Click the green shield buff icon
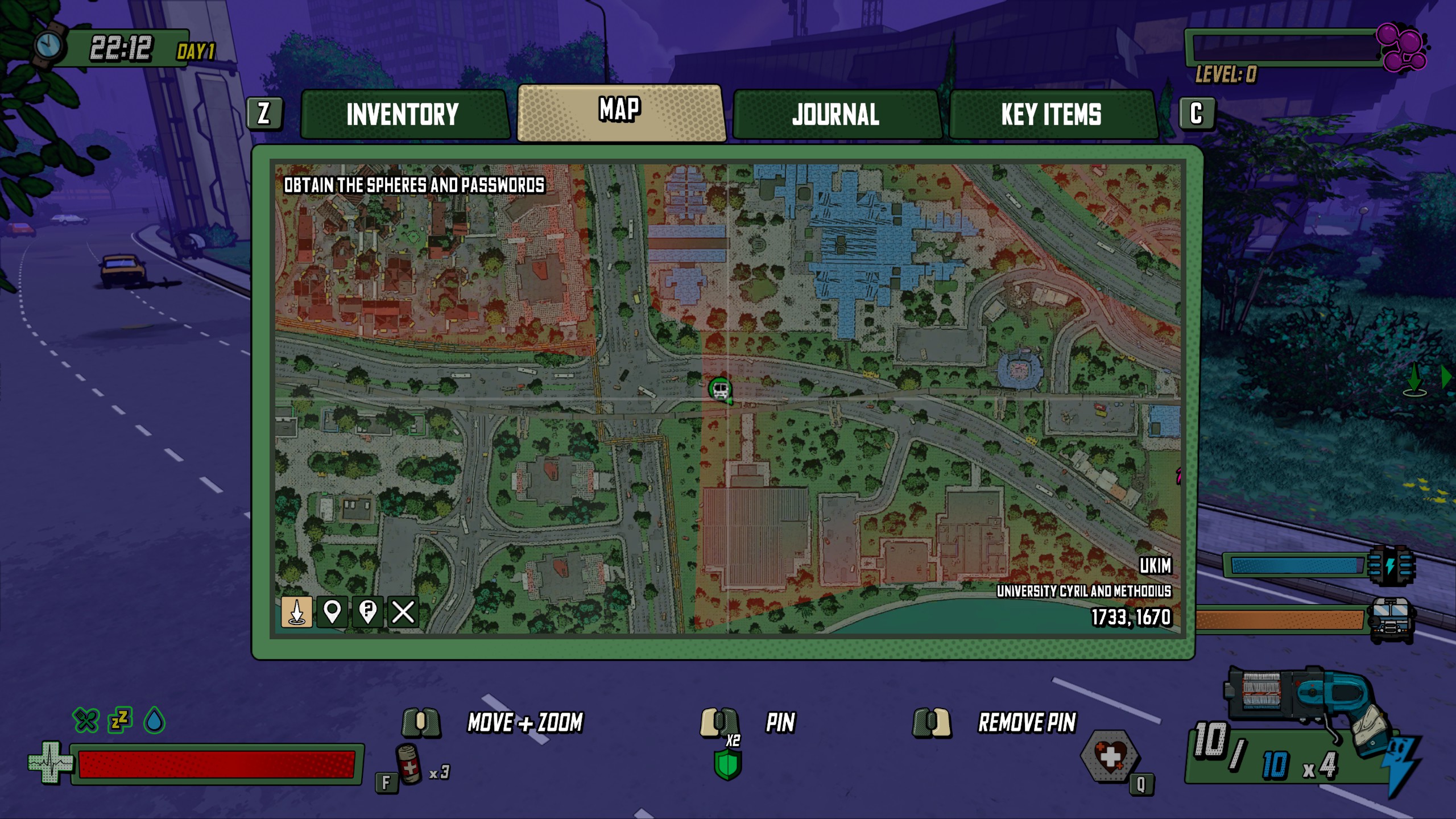This screenshot has height=819, width=1456. click(x=728, y=764)
